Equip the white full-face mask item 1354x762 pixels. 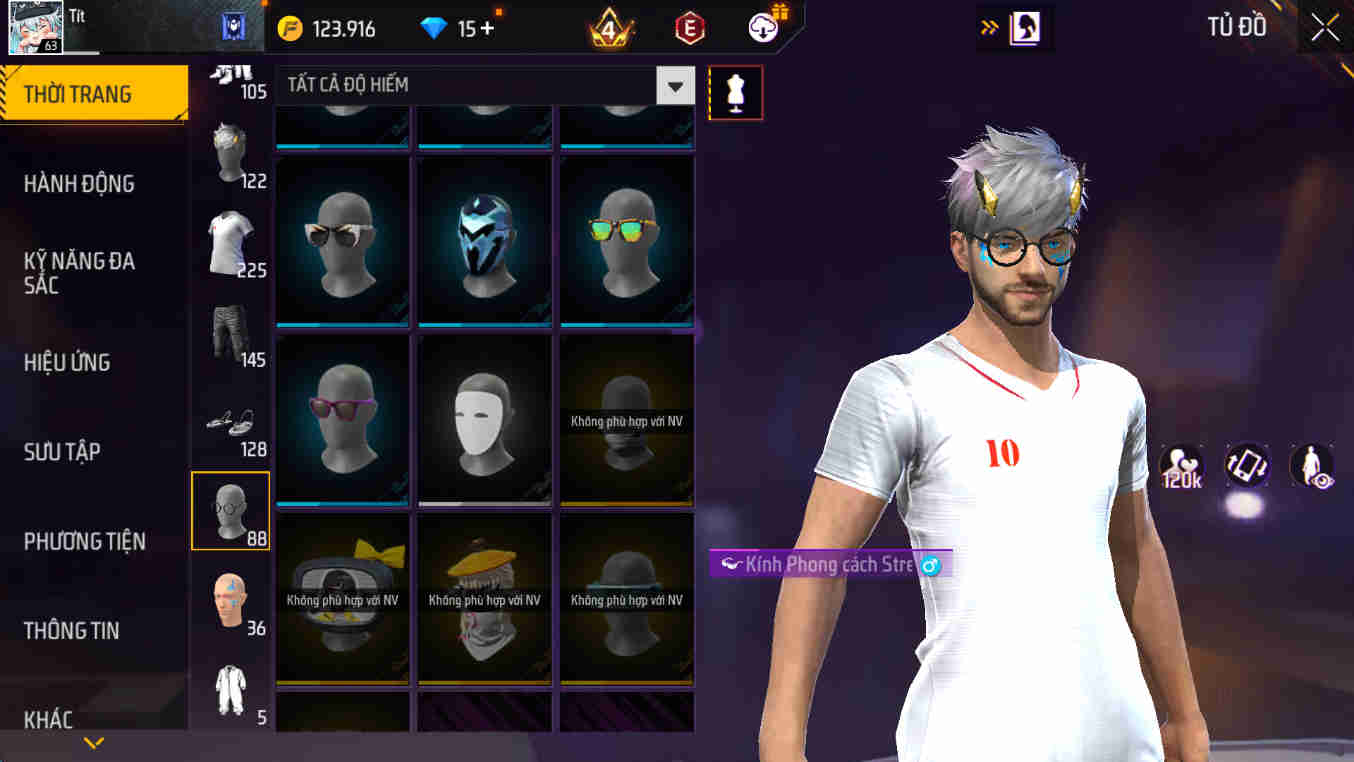(484, 418)
